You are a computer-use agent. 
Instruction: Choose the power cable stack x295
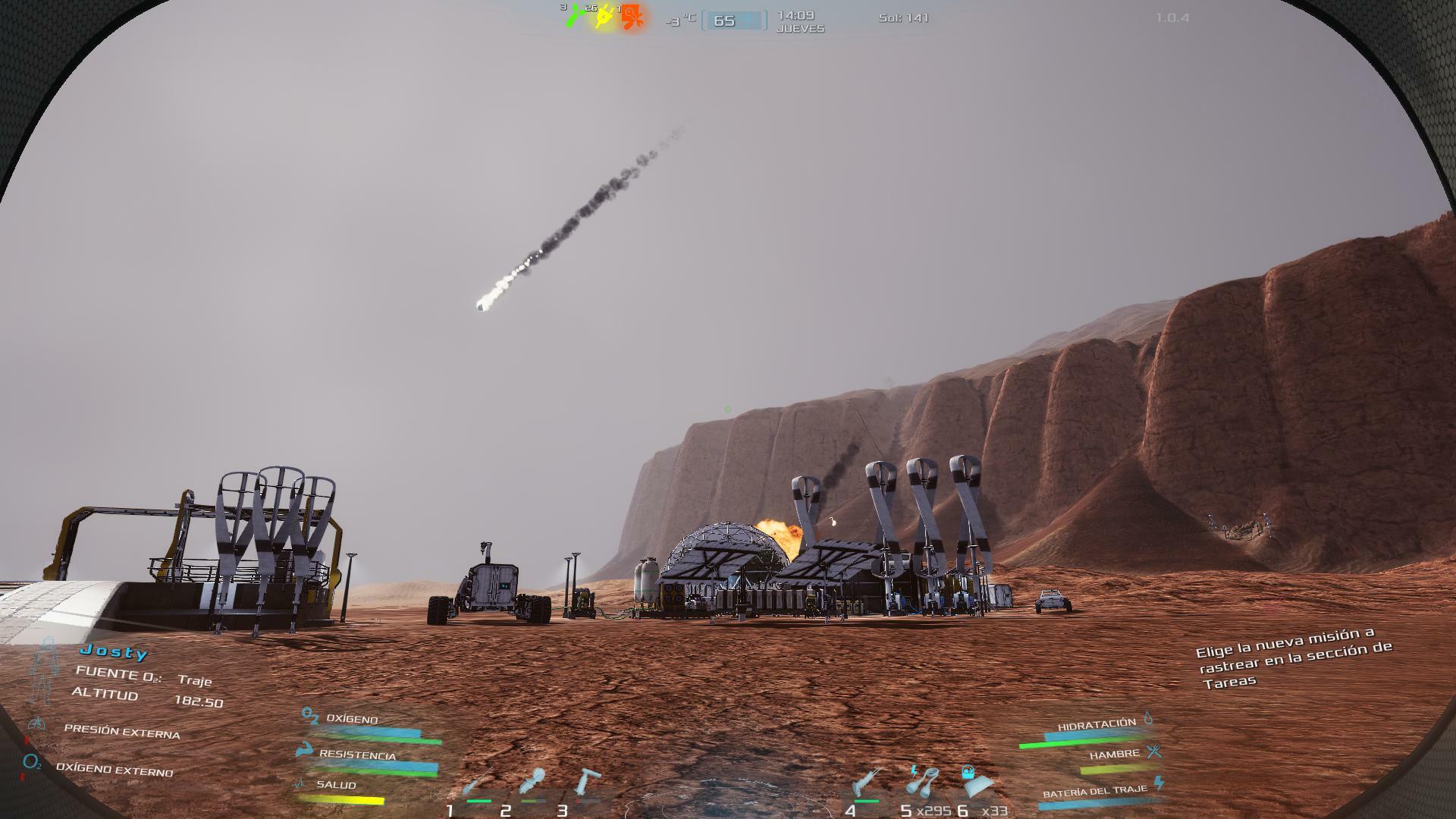click(x=921, y=784)
